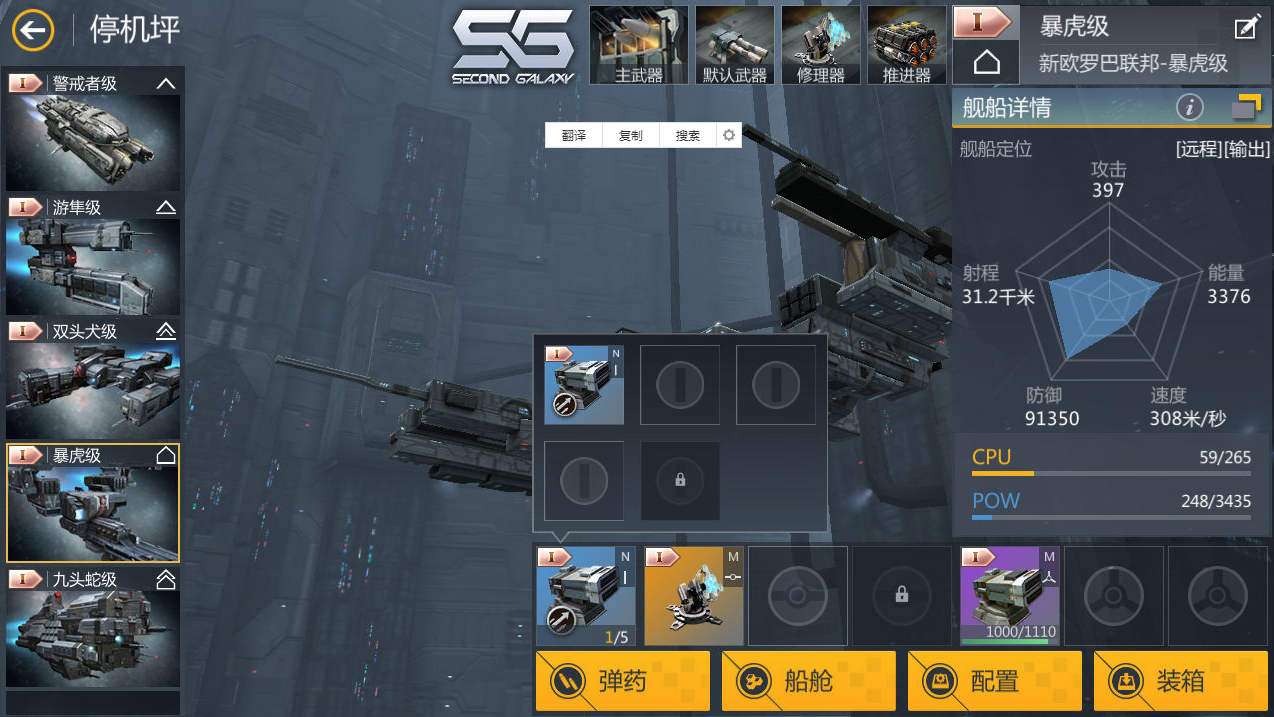Choose the 游隼级 ship thumbnail
The height and width of the screenshot is (717, 1274).
pyautogui.click(x=93, y=255)
